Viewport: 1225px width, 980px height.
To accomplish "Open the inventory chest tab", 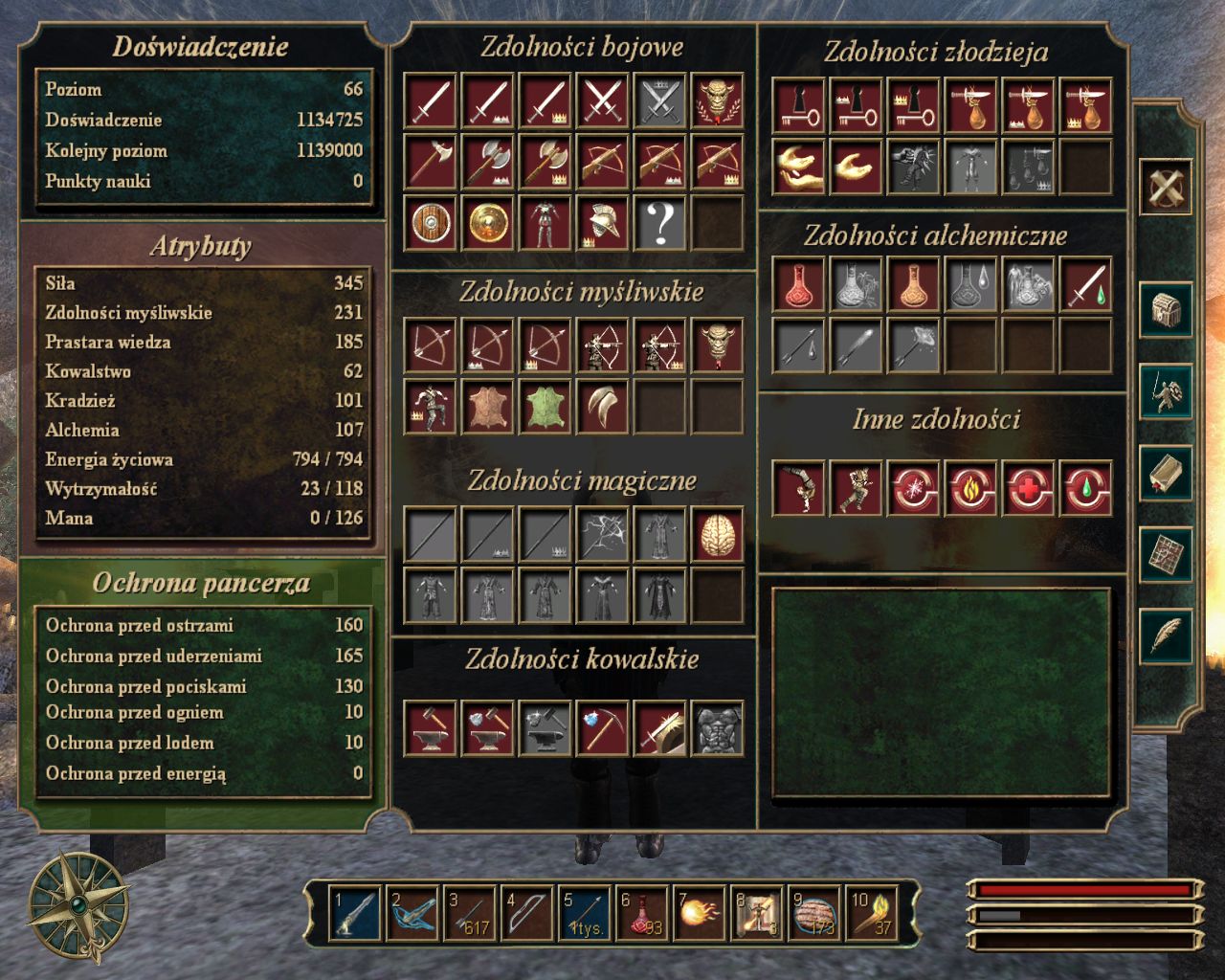I will pyautogui.click(x=1165, y=309).
